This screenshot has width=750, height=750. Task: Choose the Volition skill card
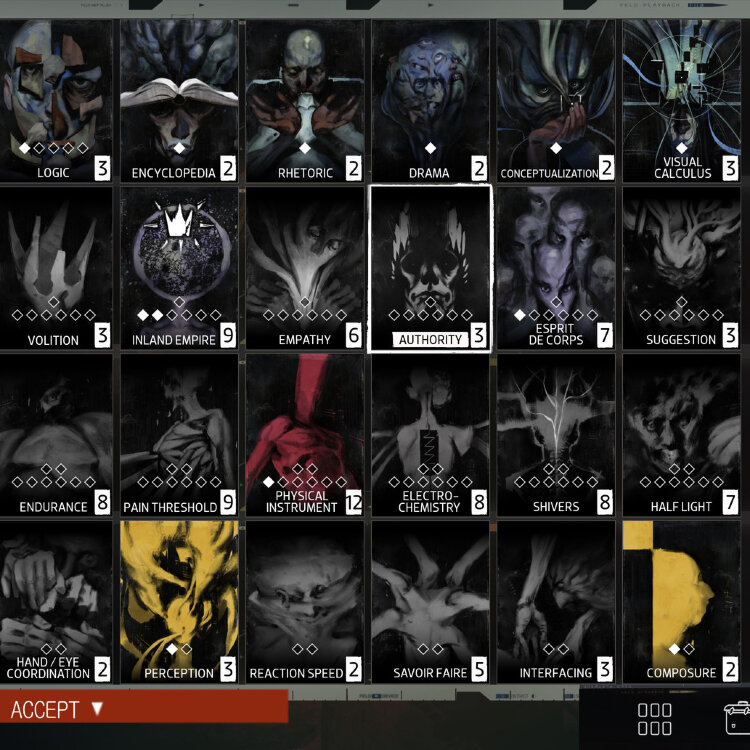click(55, 267)
